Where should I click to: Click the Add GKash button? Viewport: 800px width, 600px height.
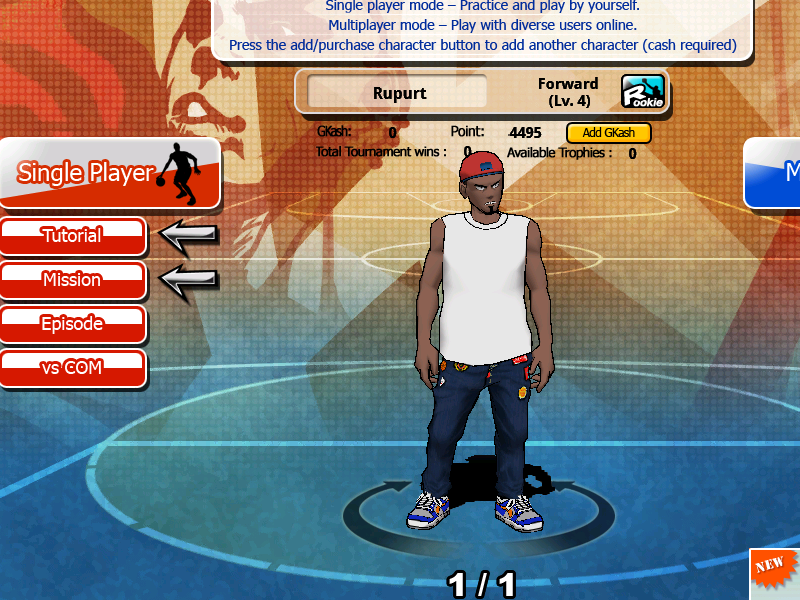608,133
